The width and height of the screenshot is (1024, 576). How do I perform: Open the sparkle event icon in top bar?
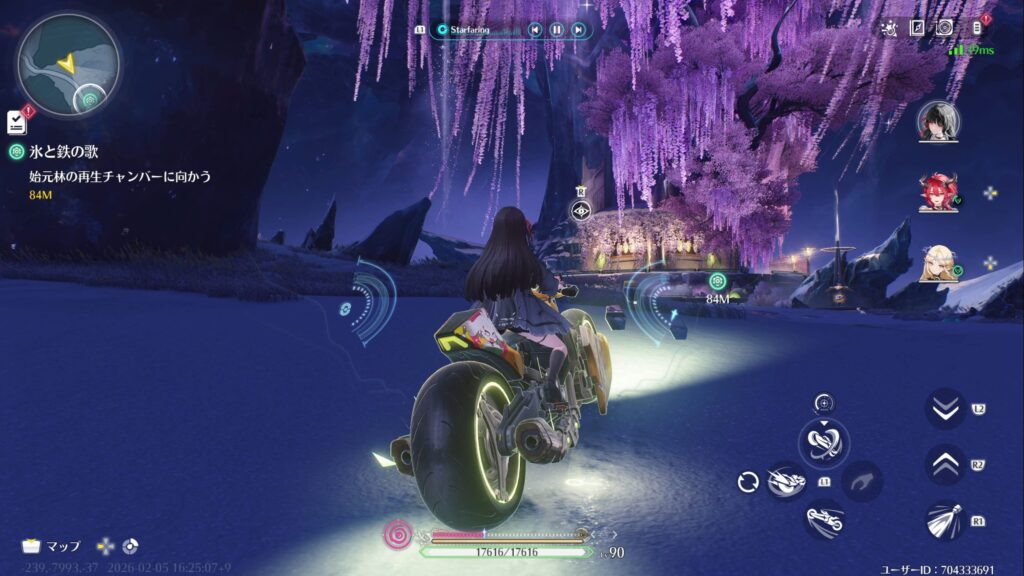pyautogui.click(x=888, y=28)
